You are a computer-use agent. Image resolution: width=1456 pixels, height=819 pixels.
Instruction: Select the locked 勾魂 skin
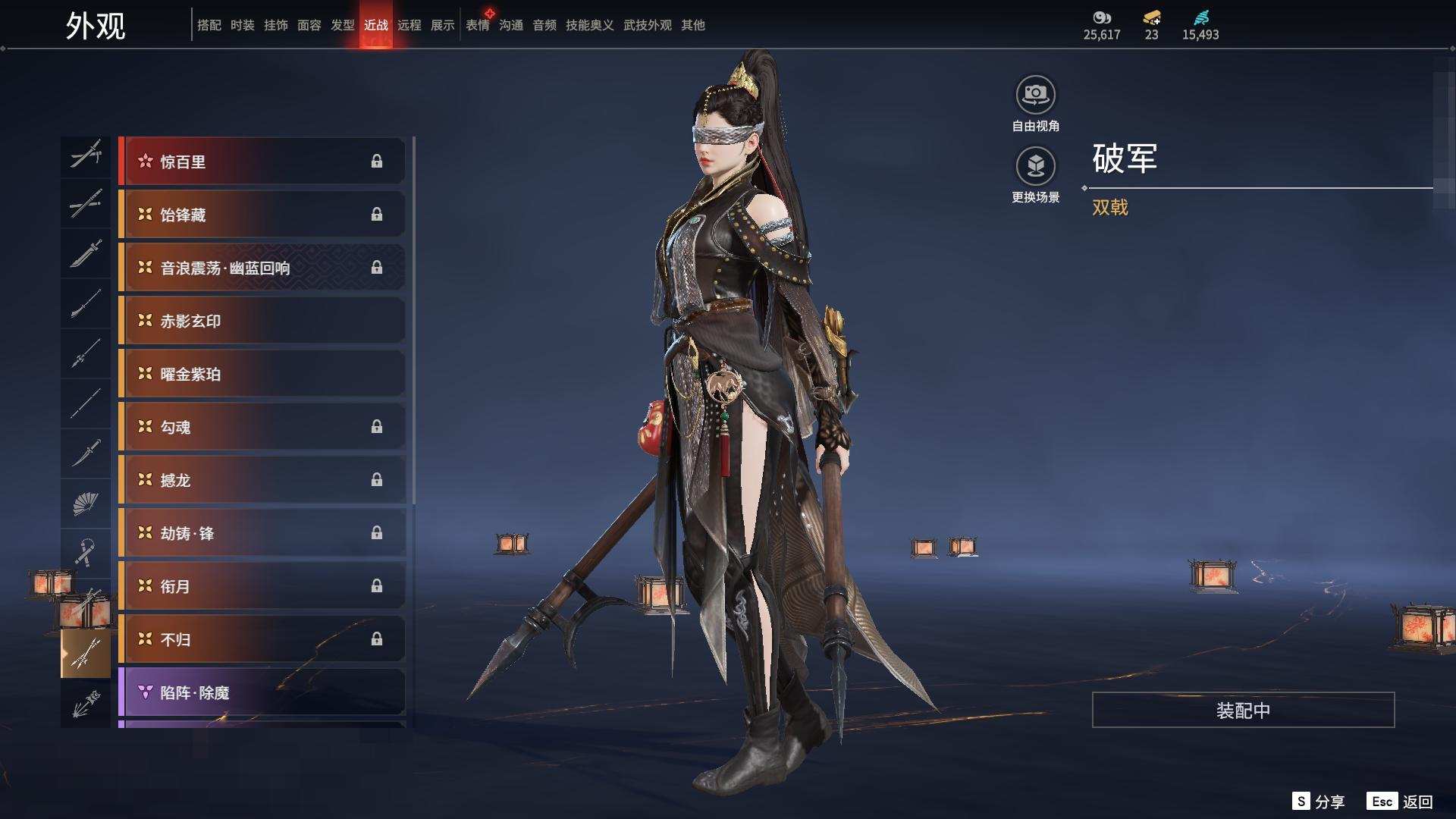pyautogui.click(x=262, y=427)
